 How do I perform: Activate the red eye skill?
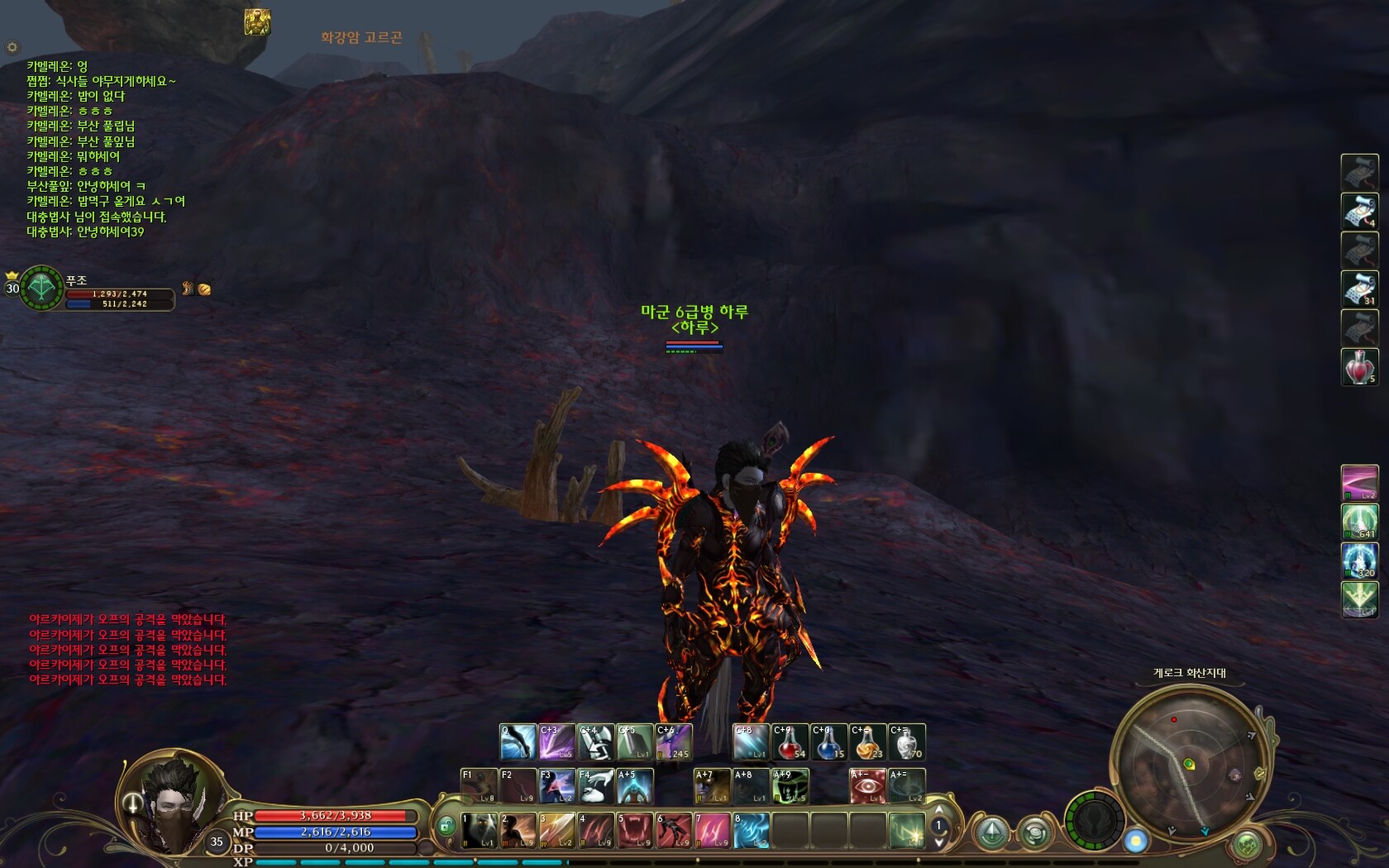point(867,786)
